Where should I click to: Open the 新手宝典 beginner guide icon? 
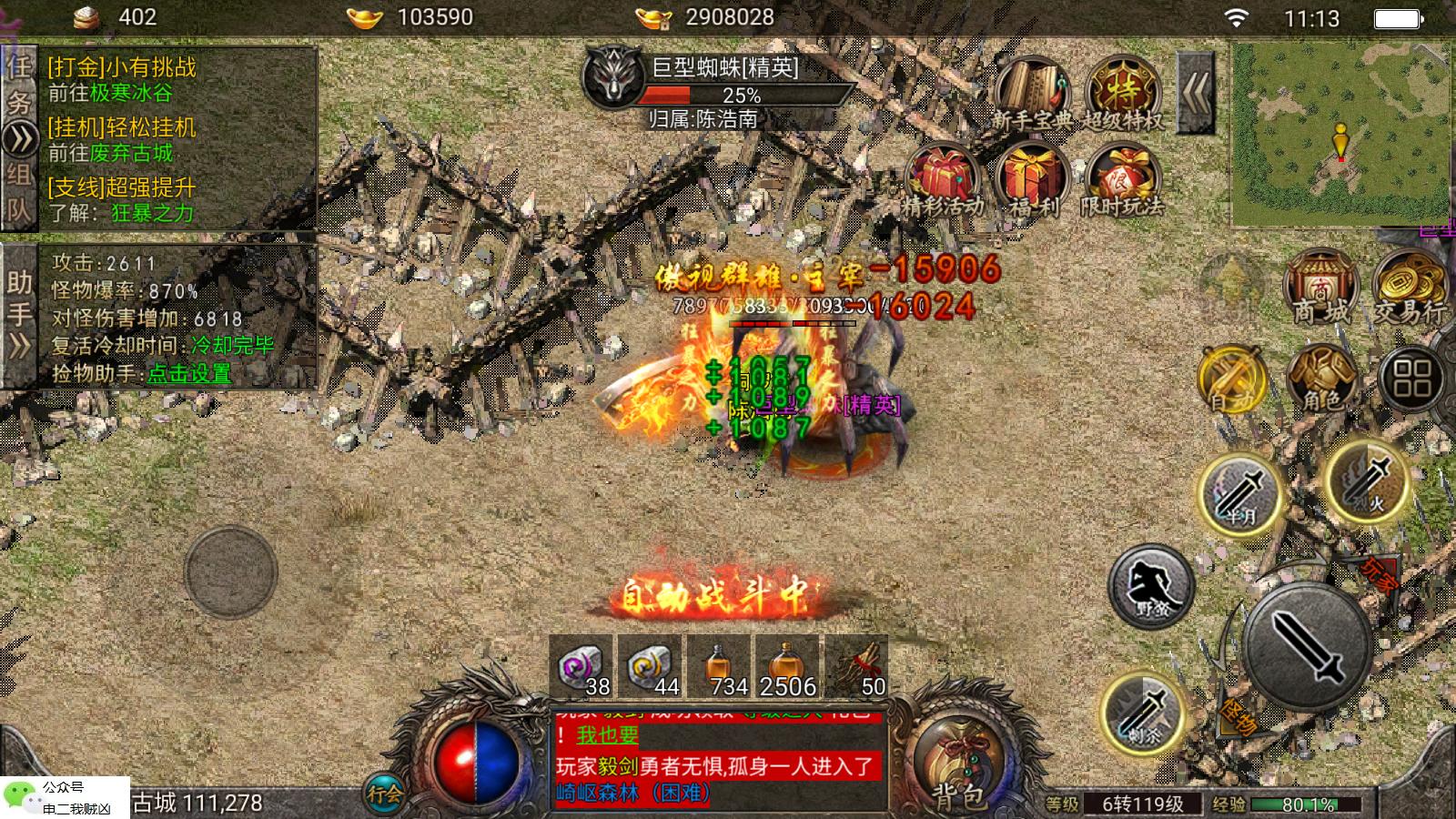point(1032,93)
